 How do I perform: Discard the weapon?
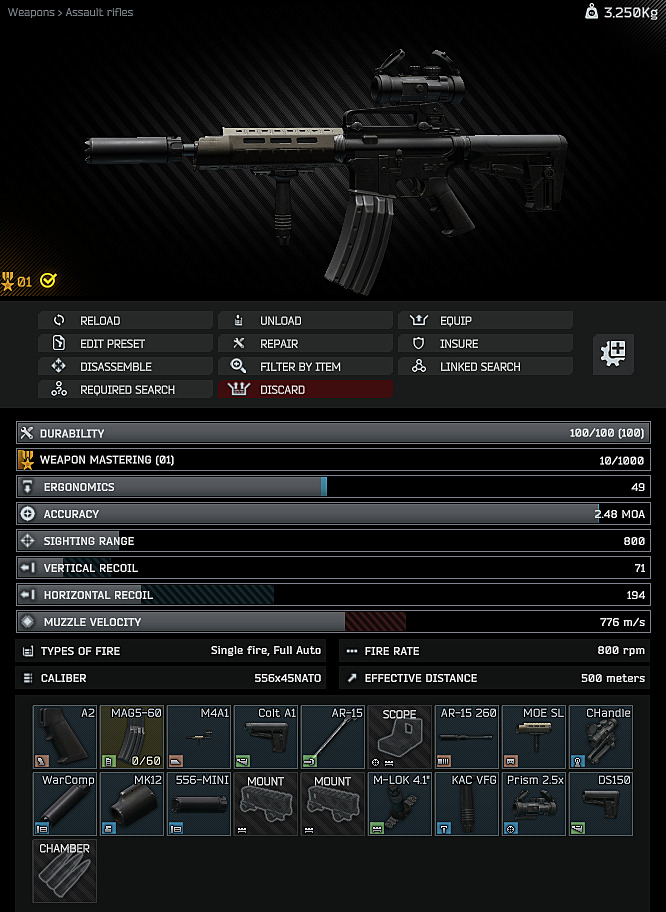coord(305,390)
